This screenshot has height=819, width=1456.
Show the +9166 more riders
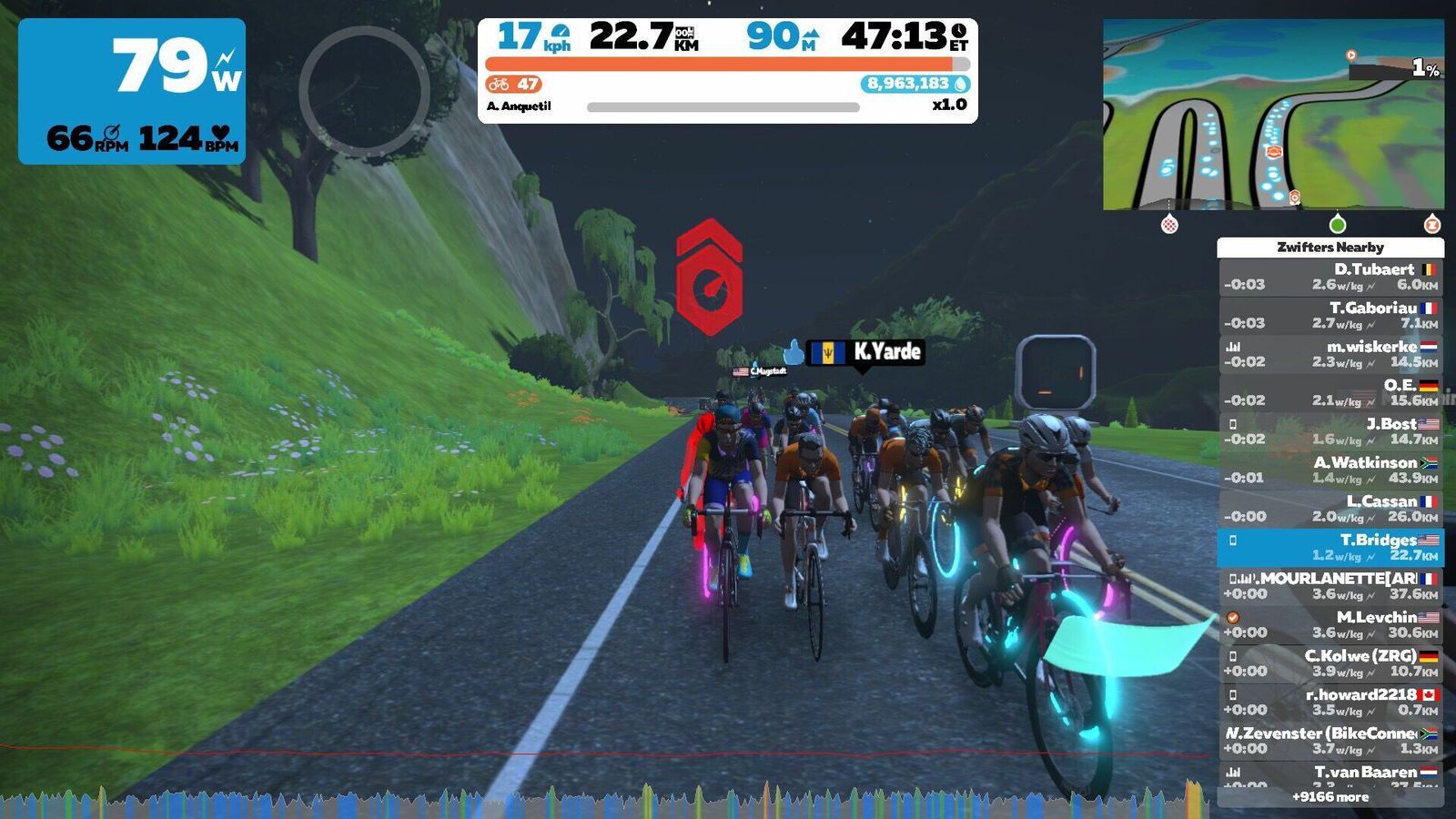tap(1330, 797)
